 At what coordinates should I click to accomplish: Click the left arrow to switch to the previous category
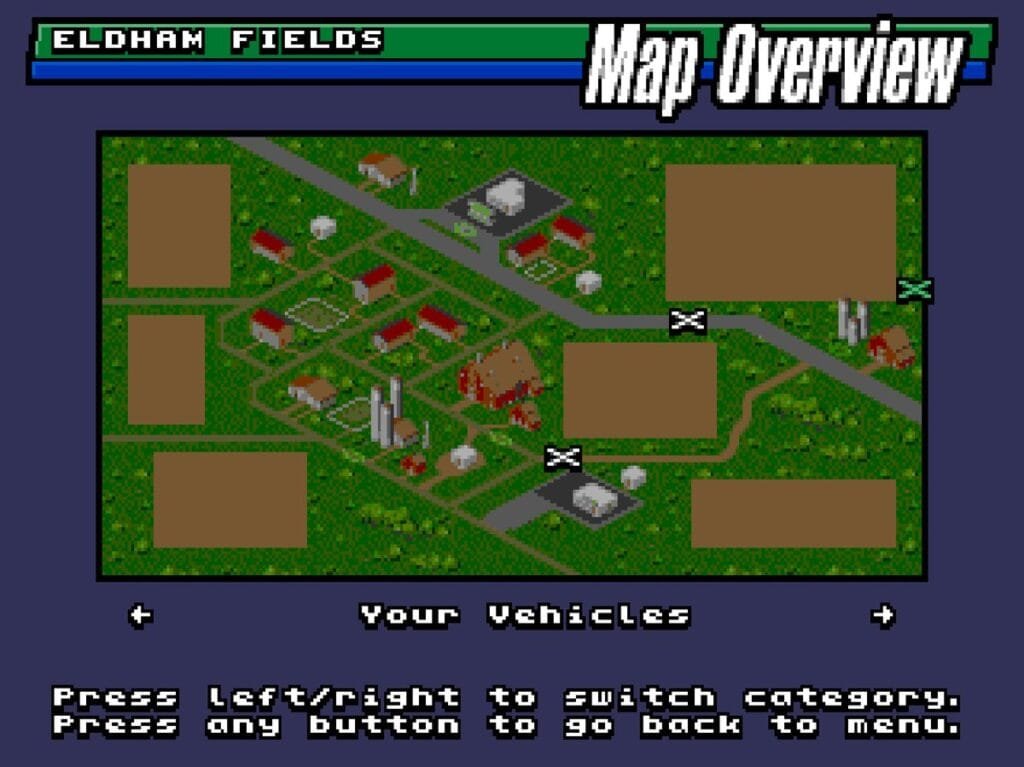click(141, 615)
